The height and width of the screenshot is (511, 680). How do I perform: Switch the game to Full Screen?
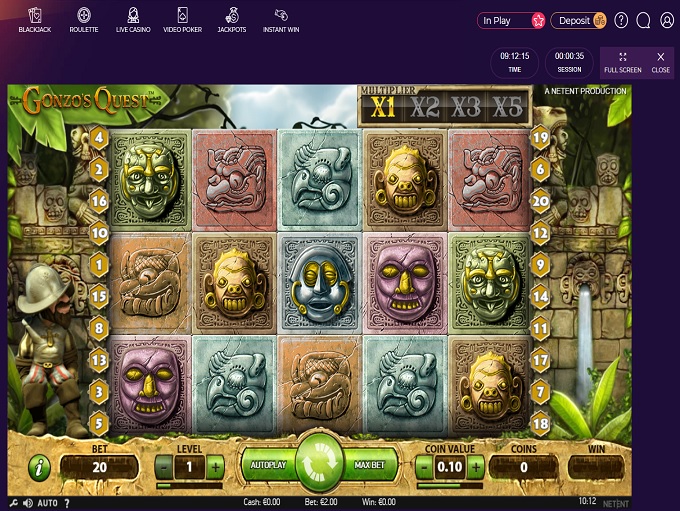pyautogui.click(x=623, y=62)
